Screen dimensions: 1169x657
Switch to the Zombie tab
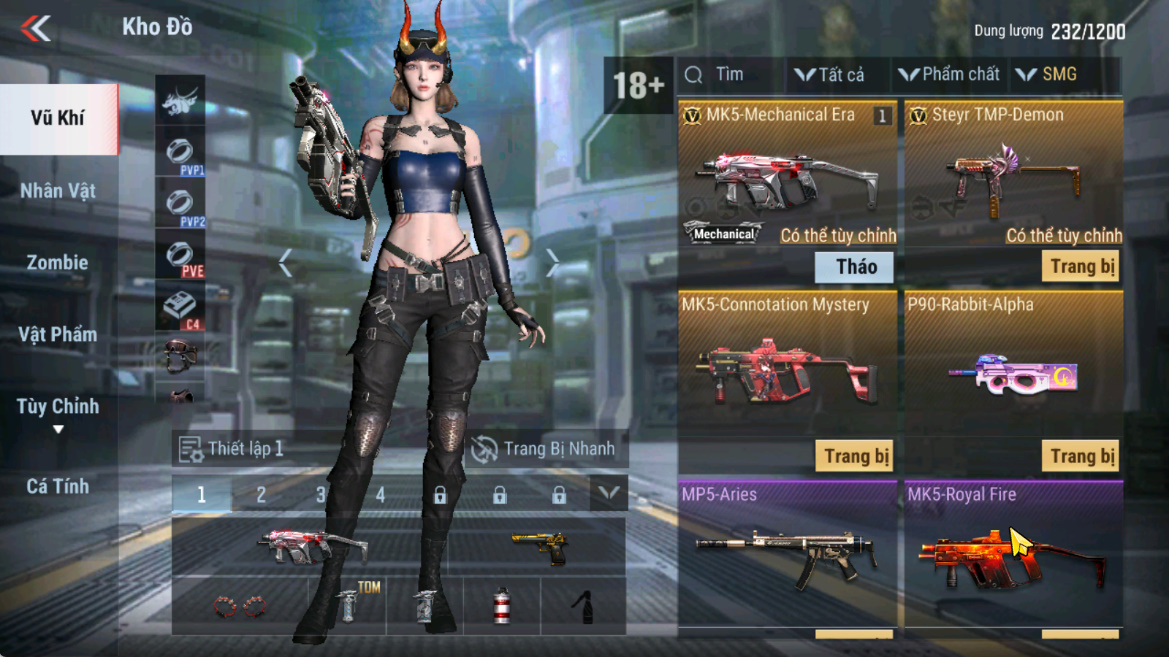tap(57, 263)
